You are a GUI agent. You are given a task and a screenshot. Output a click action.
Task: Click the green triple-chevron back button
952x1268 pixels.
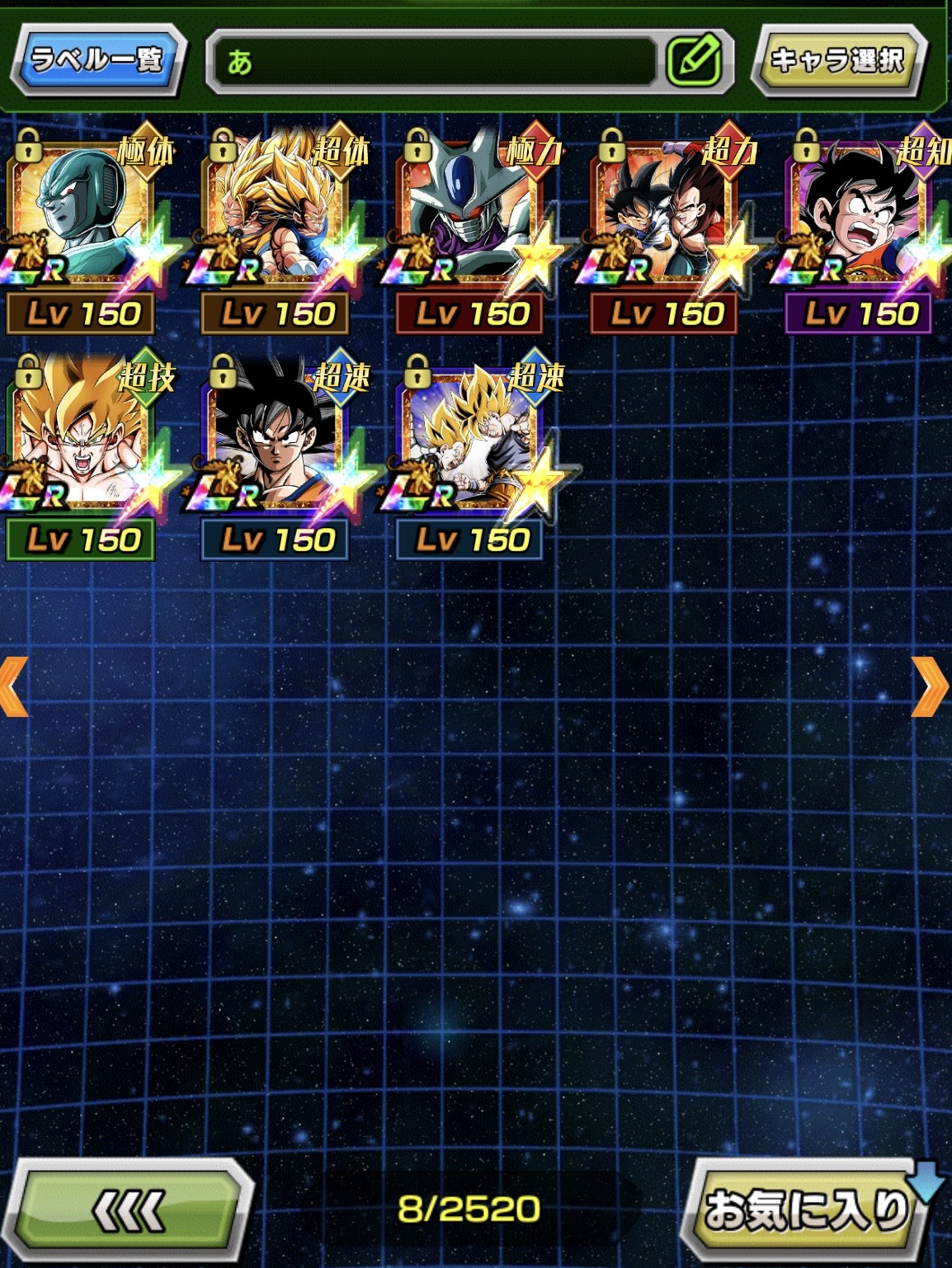point(130,1209)
